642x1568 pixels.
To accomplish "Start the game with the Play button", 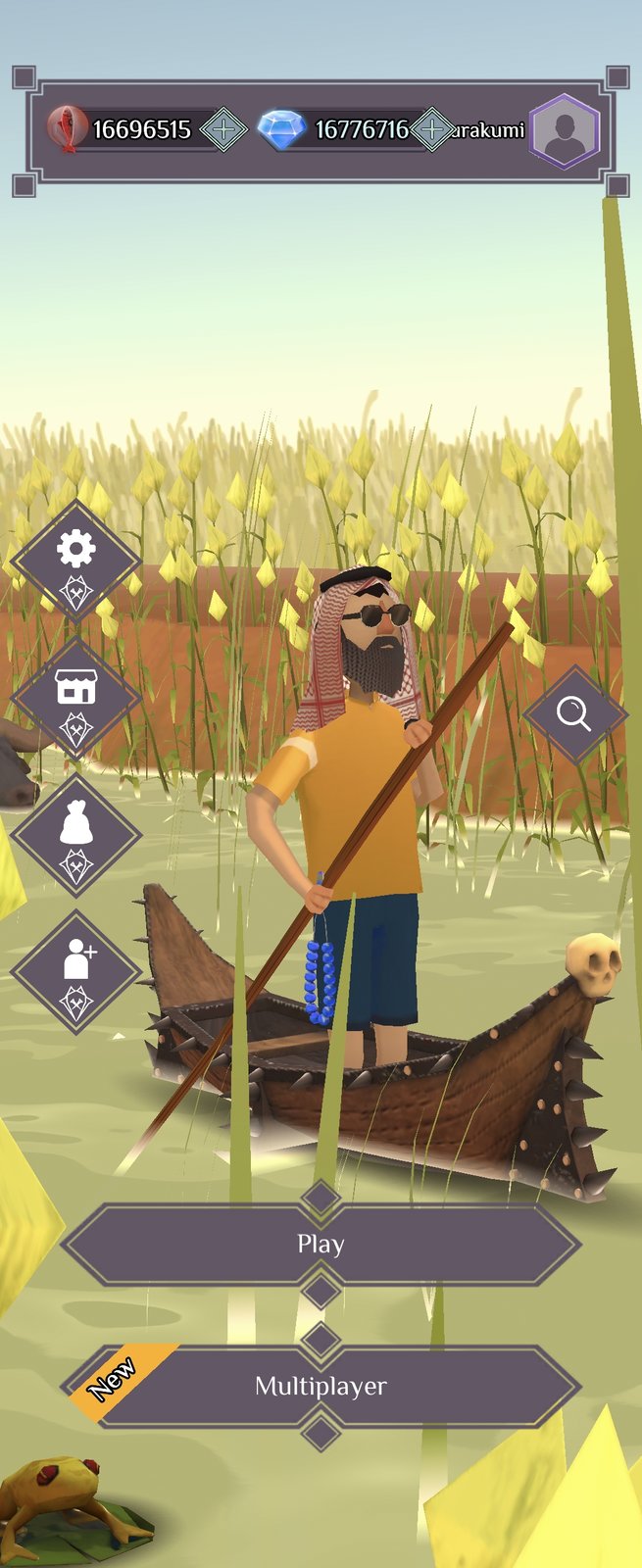I will click(321, 1245).
